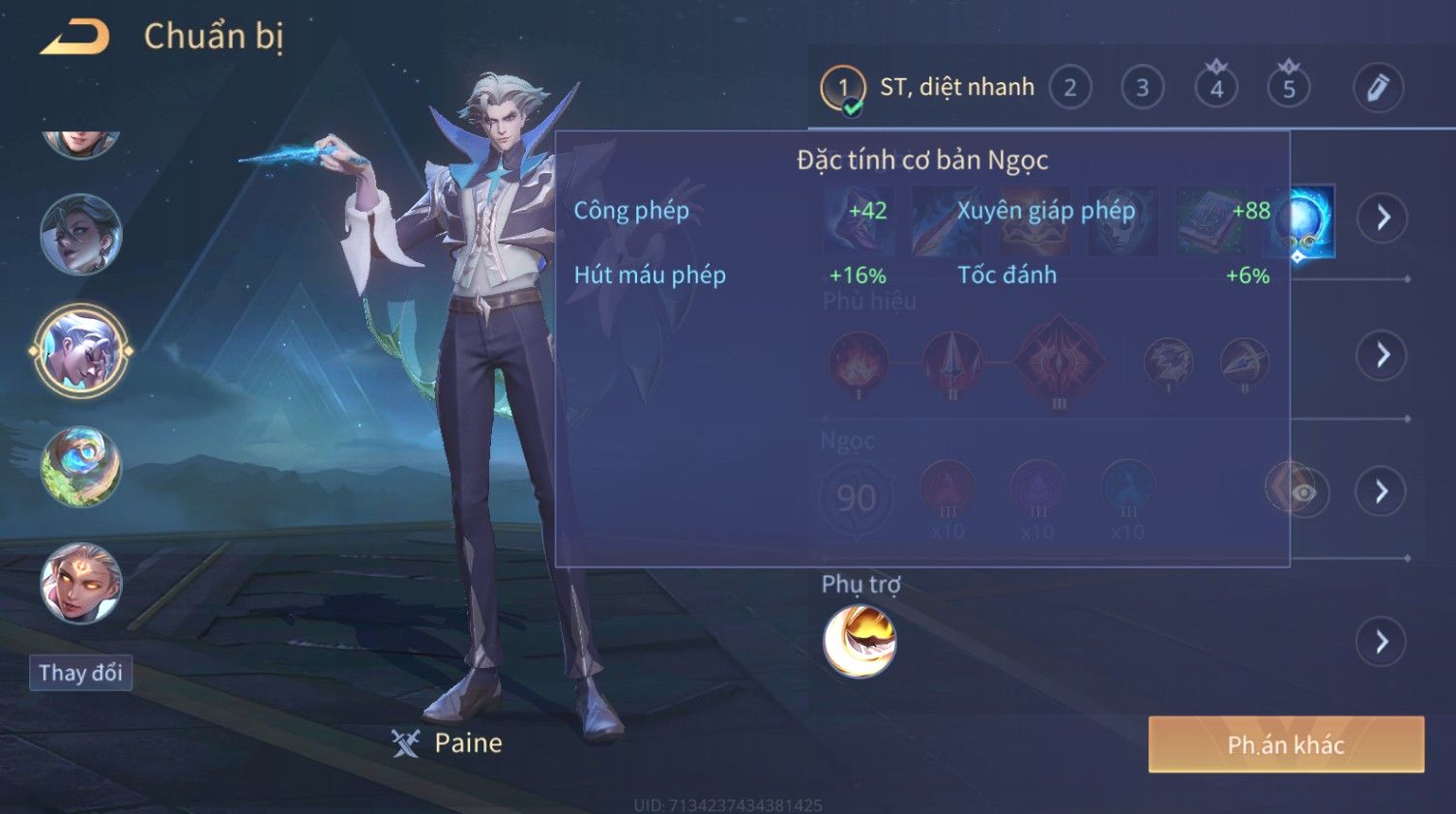The width and height of the screenshot is (1456, 814).
Task: Choose locked preset slot 5
Action: pyautogui.click(x=1289, y=88)
